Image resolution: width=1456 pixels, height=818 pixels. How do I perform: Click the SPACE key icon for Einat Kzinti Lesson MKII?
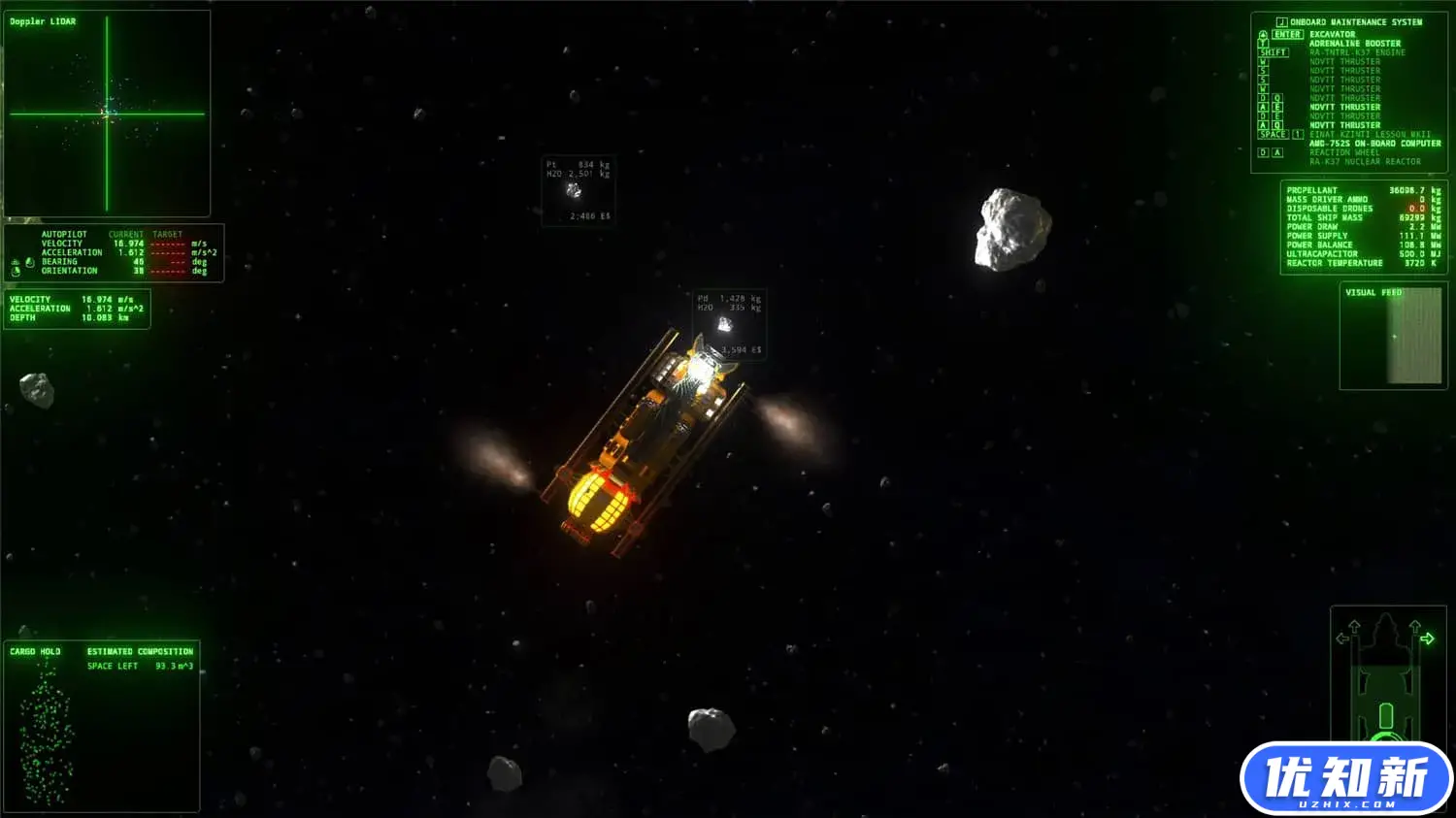(x=1272, y=133)
